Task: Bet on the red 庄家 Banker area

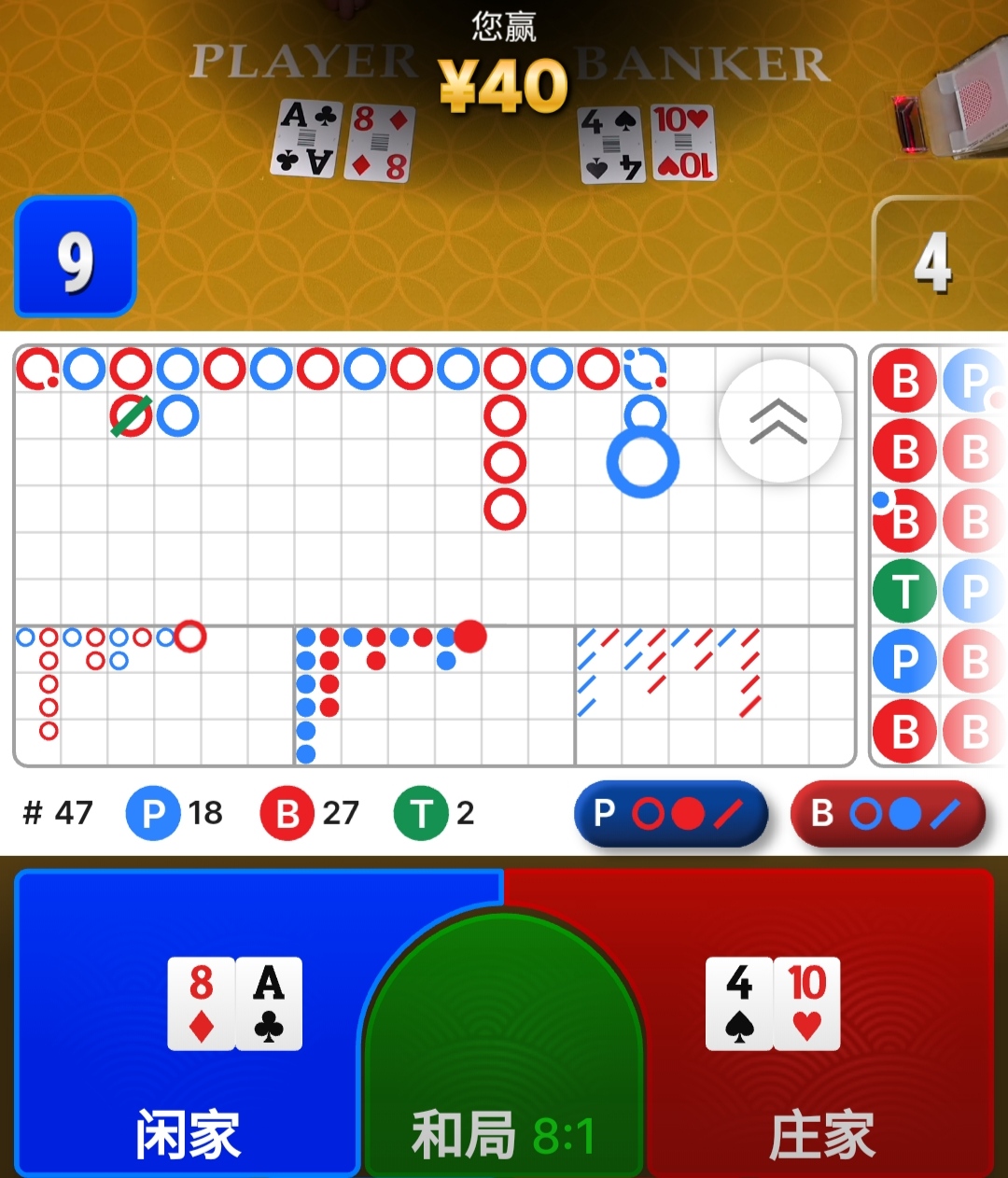Action: coord(821,1027)
